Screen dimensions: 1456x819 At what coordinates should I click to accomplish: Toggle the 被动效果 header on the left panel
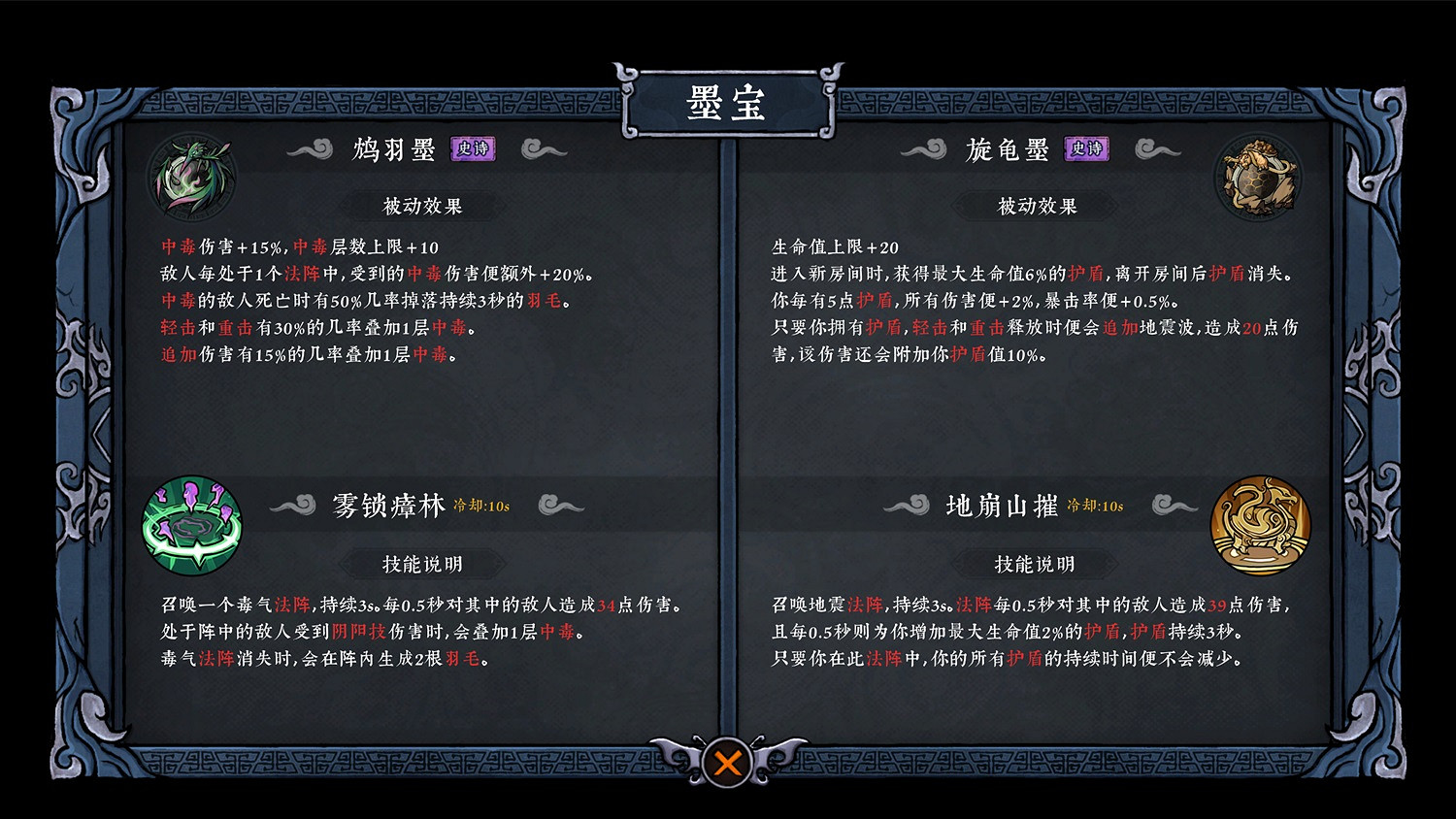point(421,205)
